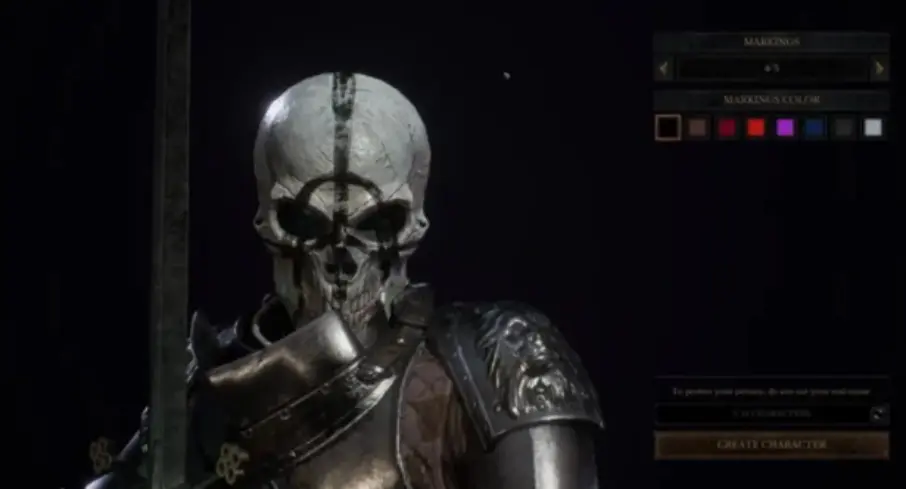The height and width of the screenshot is (489, 906).
Task: Advance to the next markings style
Action: click(x=879, y=68)
